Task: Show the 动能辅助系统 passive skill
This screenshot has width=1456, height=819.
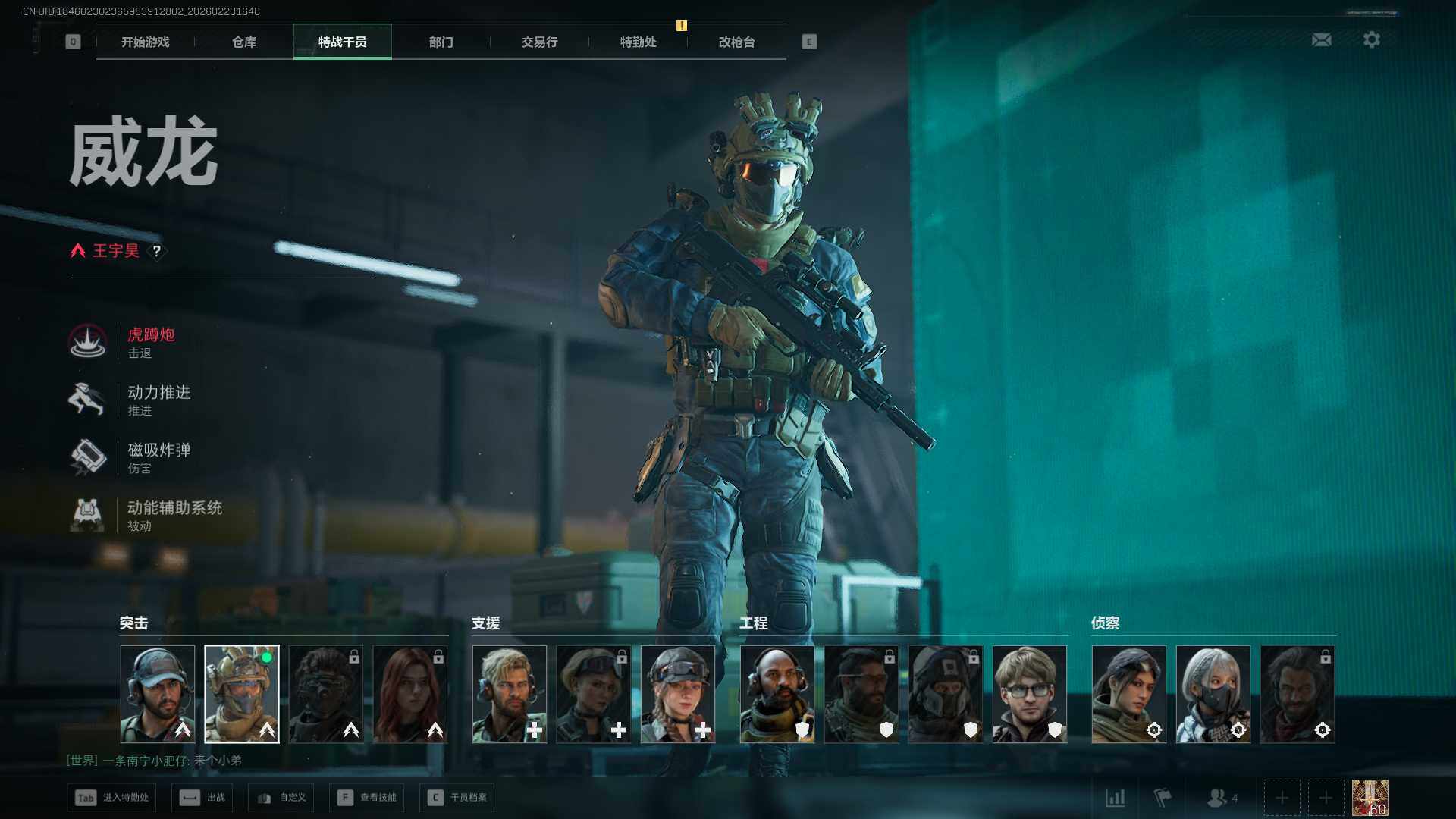Action: [x=173, y=515]
